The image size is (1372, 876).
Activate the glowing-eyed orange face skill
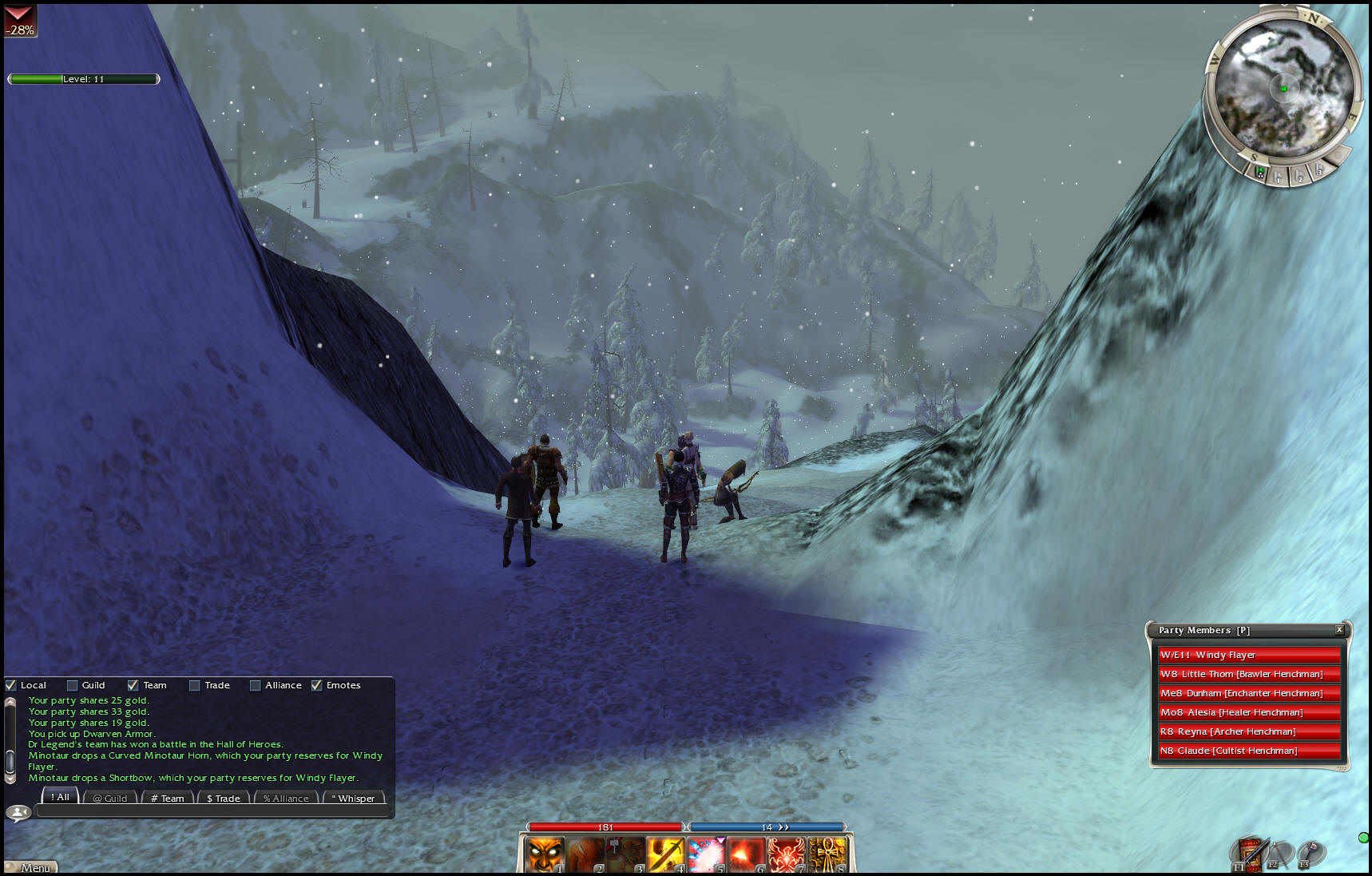tap(545, 854)
